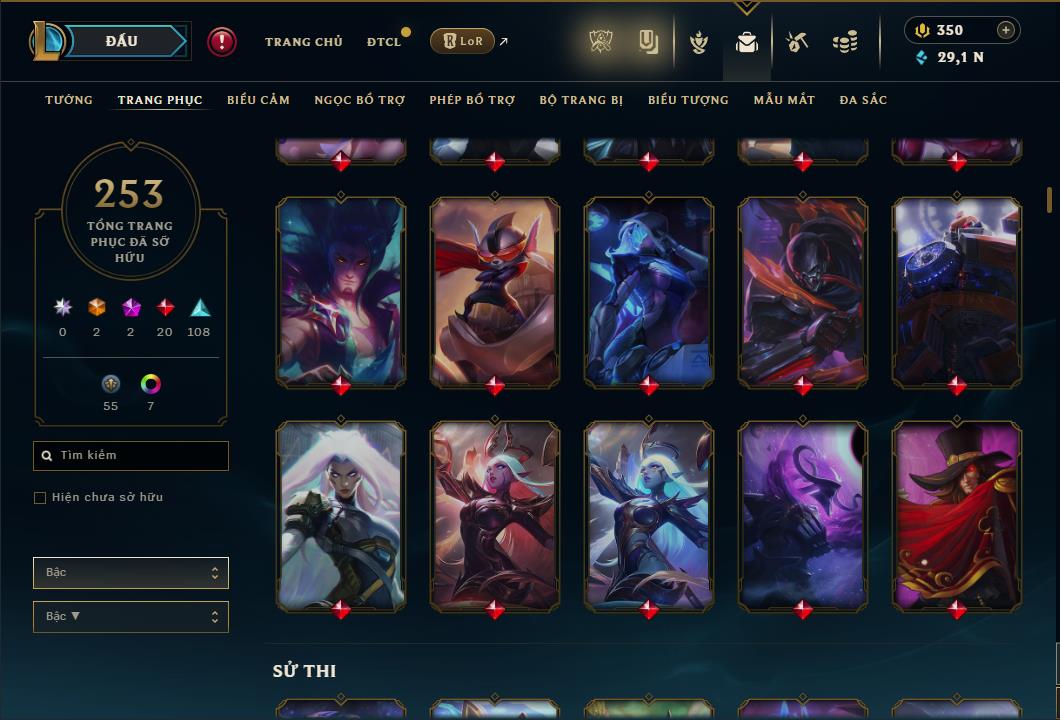Open the coin stack store icon
The width and height of the screenshot is (1060, 720).
(845, 42)
